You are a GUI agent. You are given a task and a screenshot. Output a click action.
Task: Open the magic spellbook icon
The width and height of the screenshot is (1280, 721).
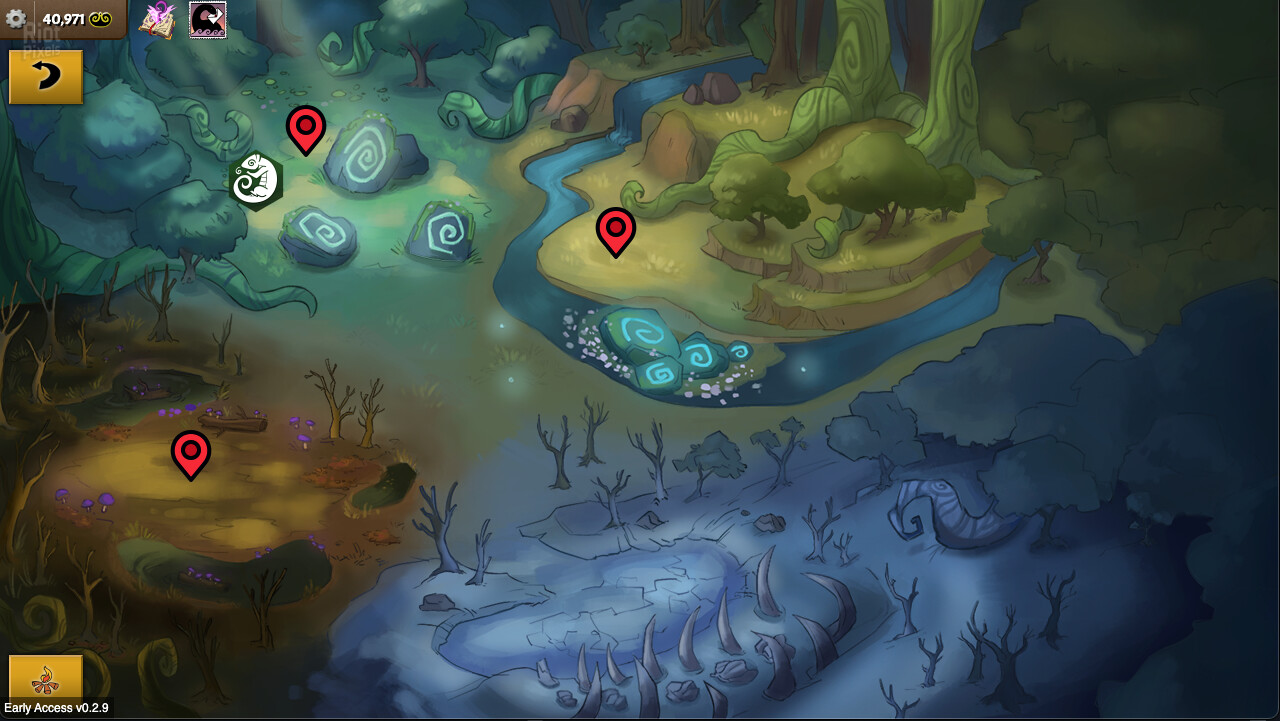tap(157, 19)
